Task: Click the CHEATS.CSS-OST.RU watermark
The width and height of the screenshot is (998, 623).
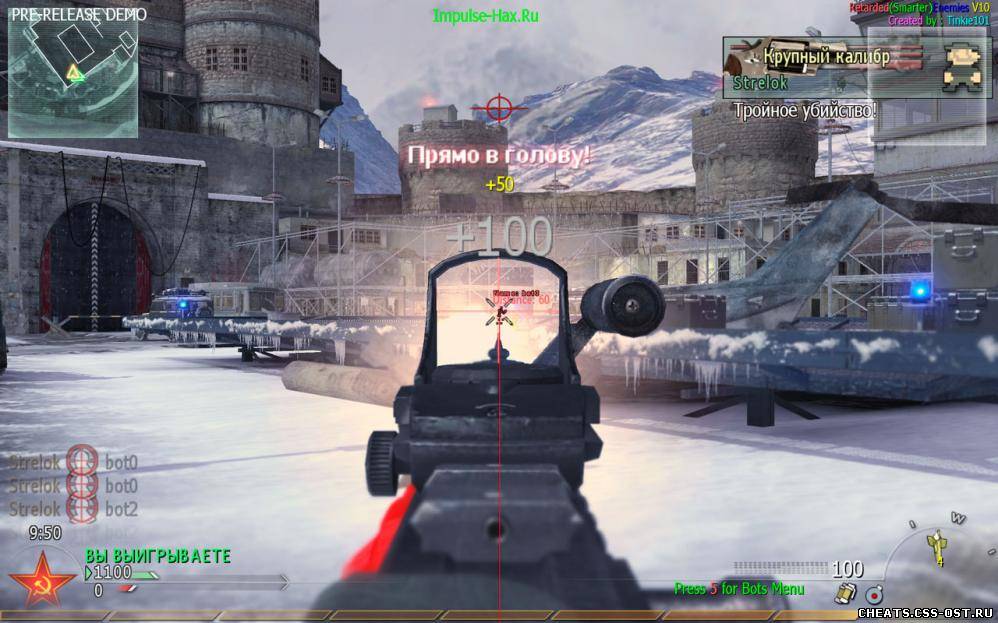Action: tap(926, 611)
